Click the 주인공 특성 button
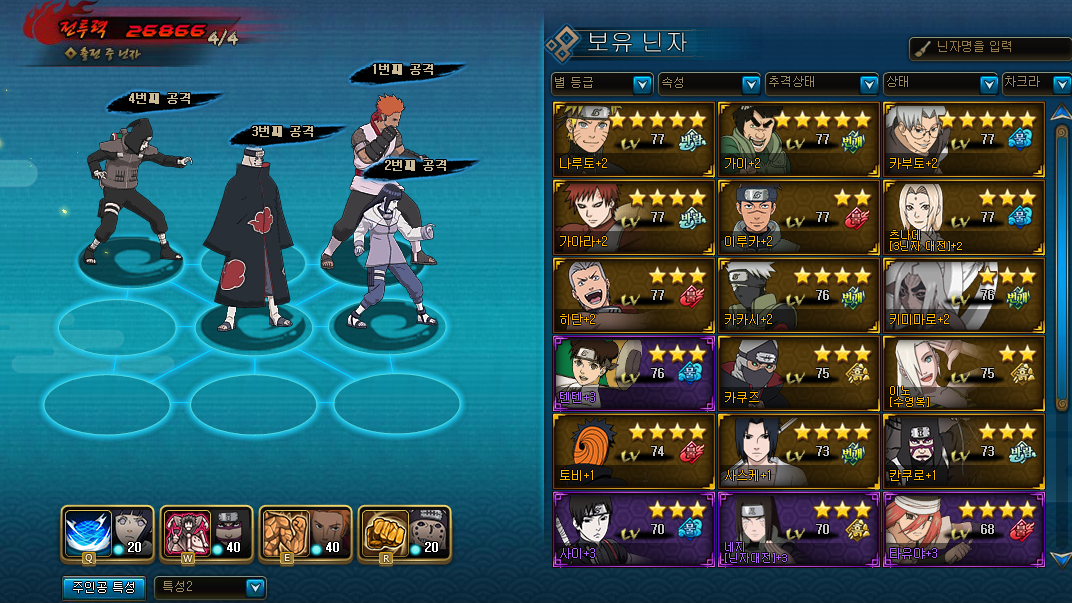Screen dimensions: 1072x603 coord(105,587)
